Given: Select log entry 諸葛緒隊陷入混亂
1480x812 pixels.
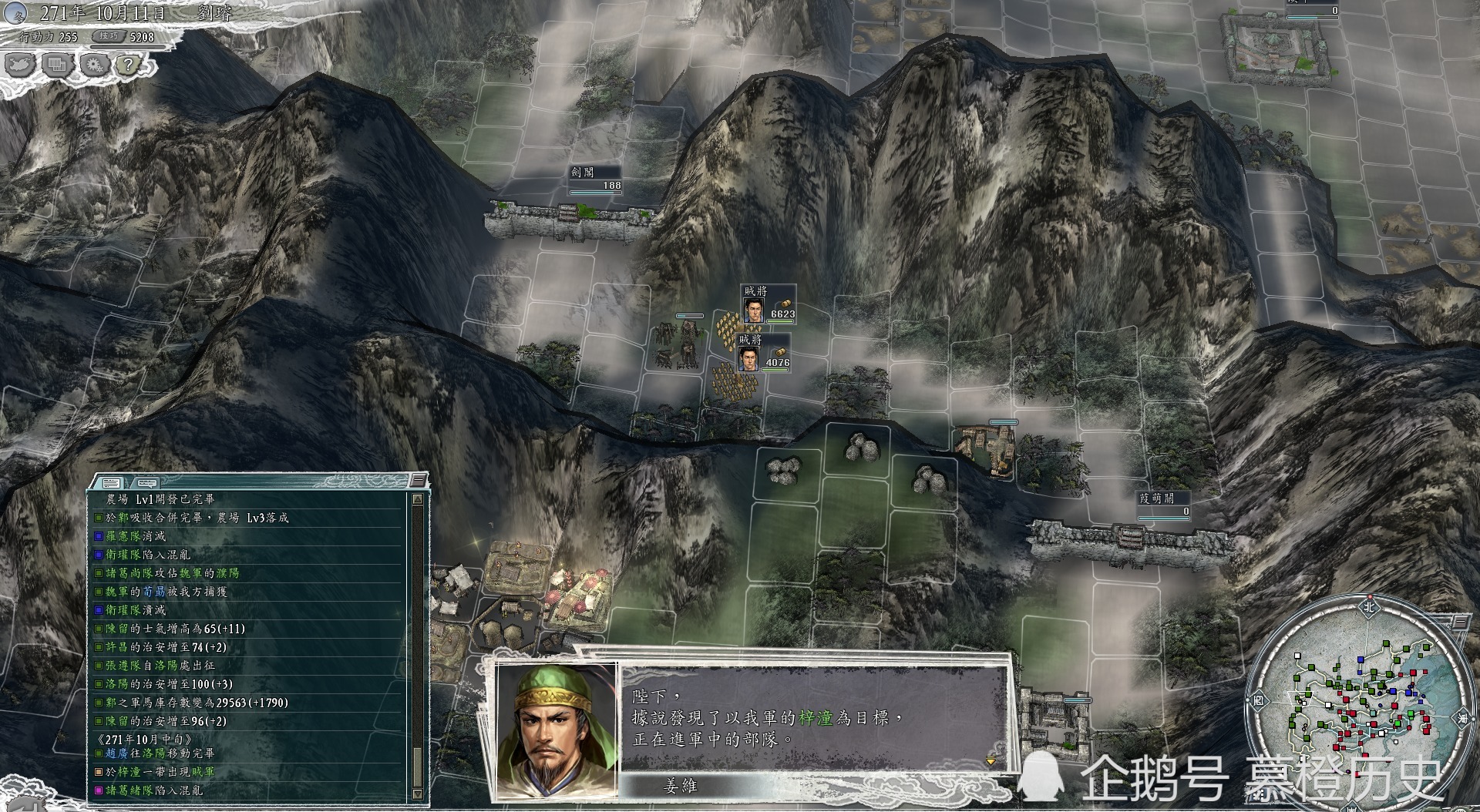Looking at the screenshot, I should (153, 790).
